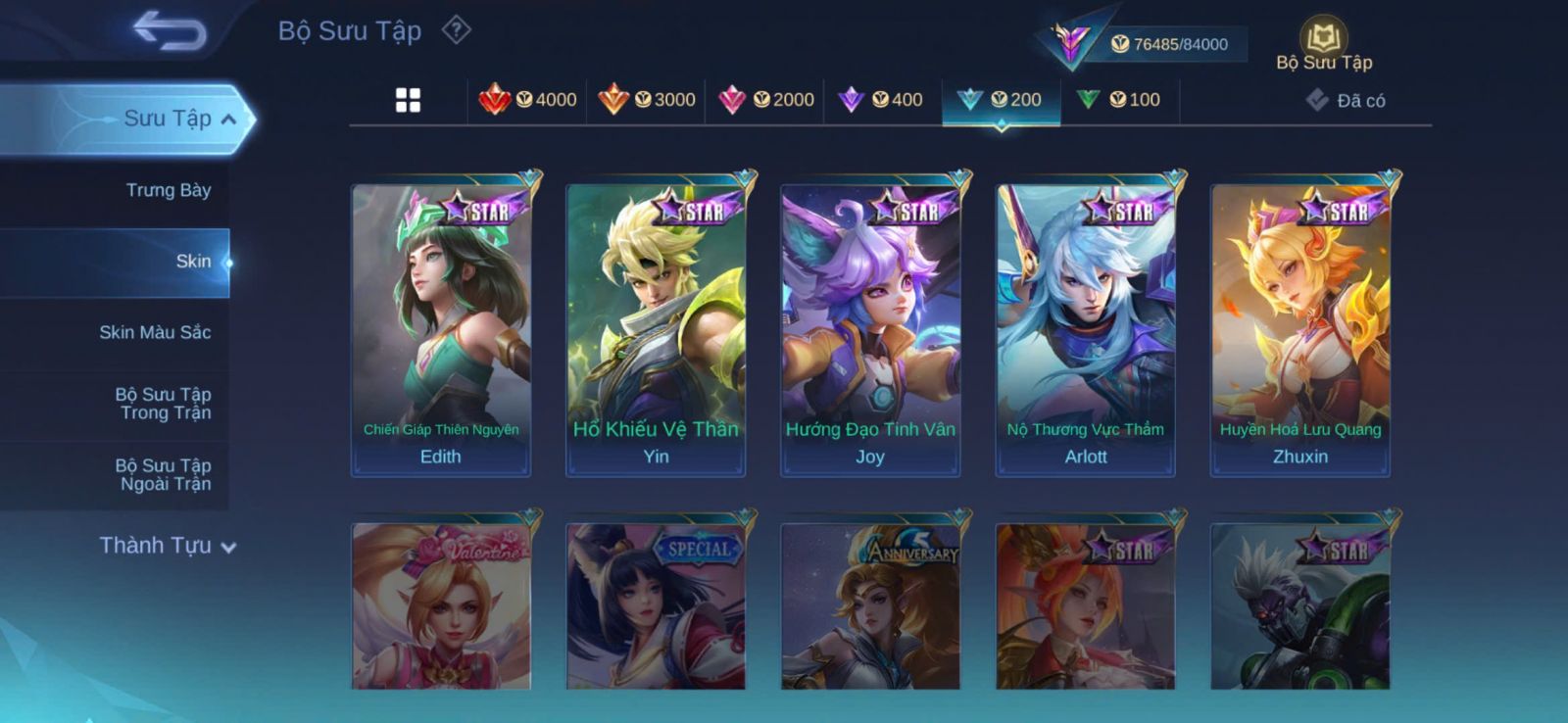View Yin's Hổ Khiếu Vệ Thần skin
The height and width of the screenshot is (723, 1568).
[656, 329]
